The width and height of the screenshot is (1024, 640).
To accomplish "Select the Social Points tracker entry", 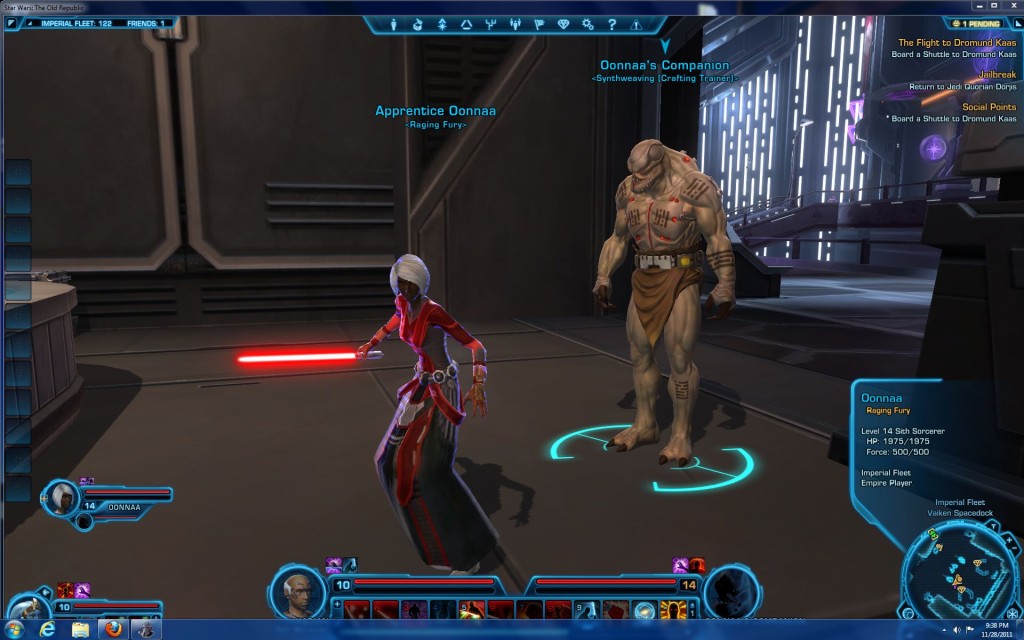I will point(989,107).
